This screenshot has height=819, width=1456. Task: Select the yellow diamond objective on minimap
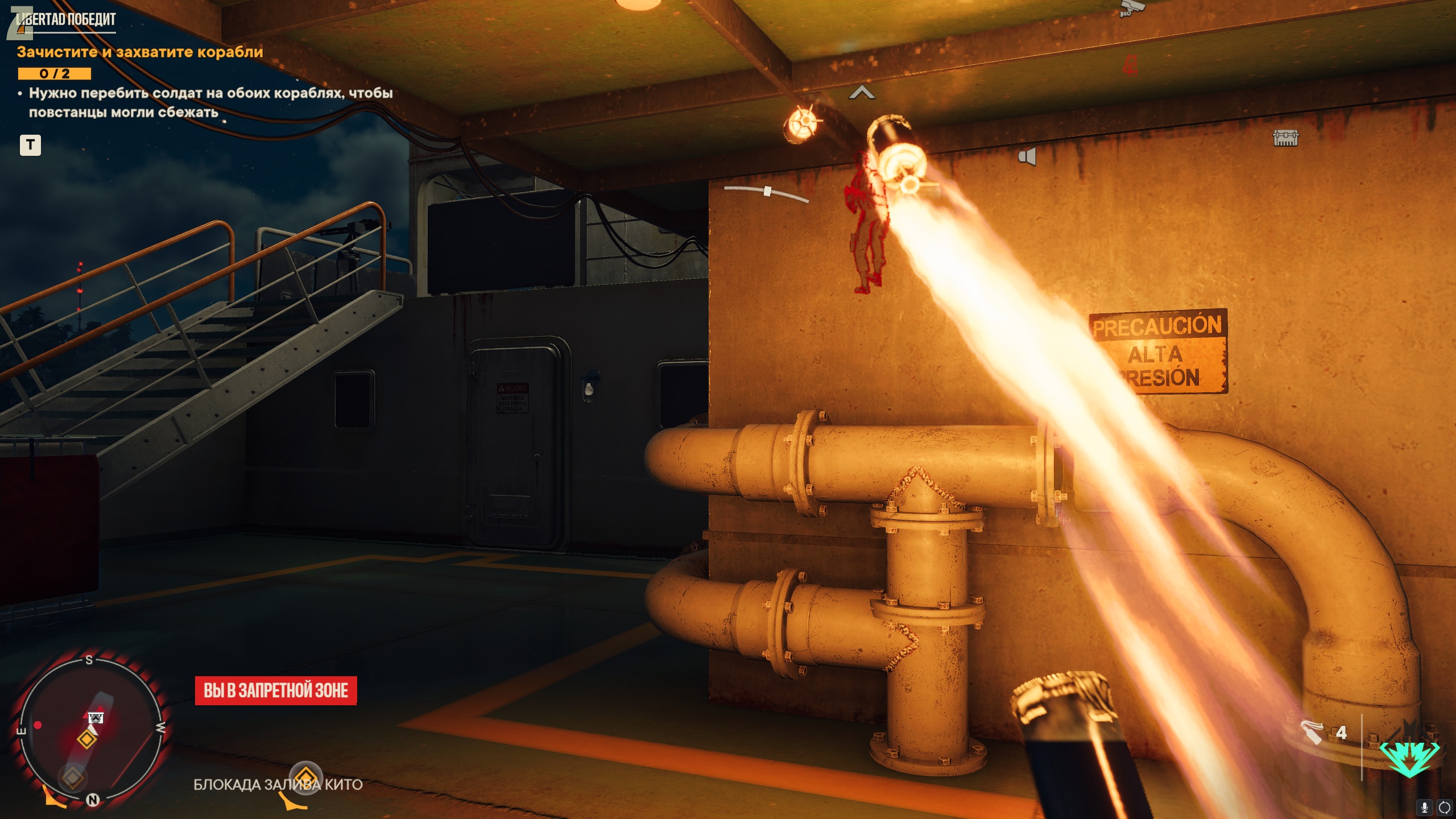[87, 739]
